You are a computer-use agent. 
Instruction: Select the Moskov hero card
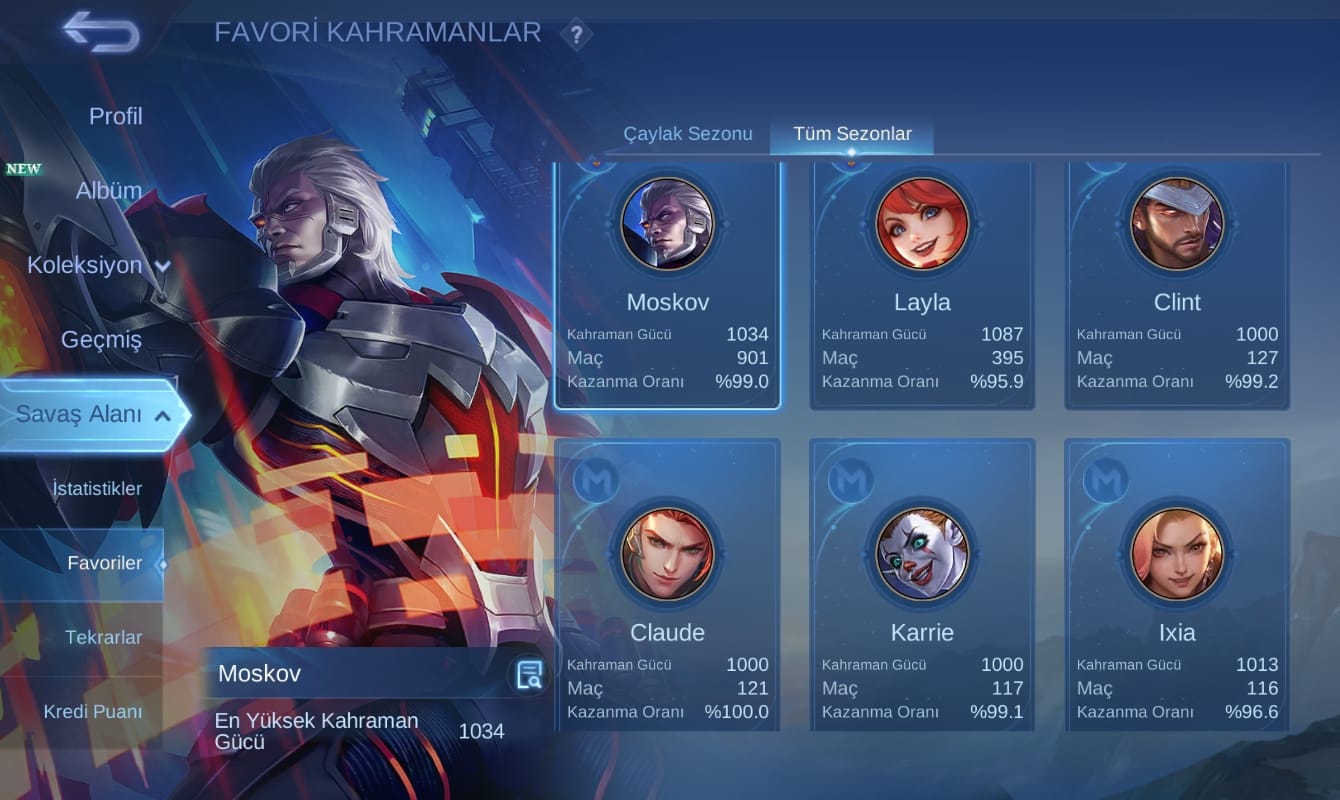tap(667, 285)
